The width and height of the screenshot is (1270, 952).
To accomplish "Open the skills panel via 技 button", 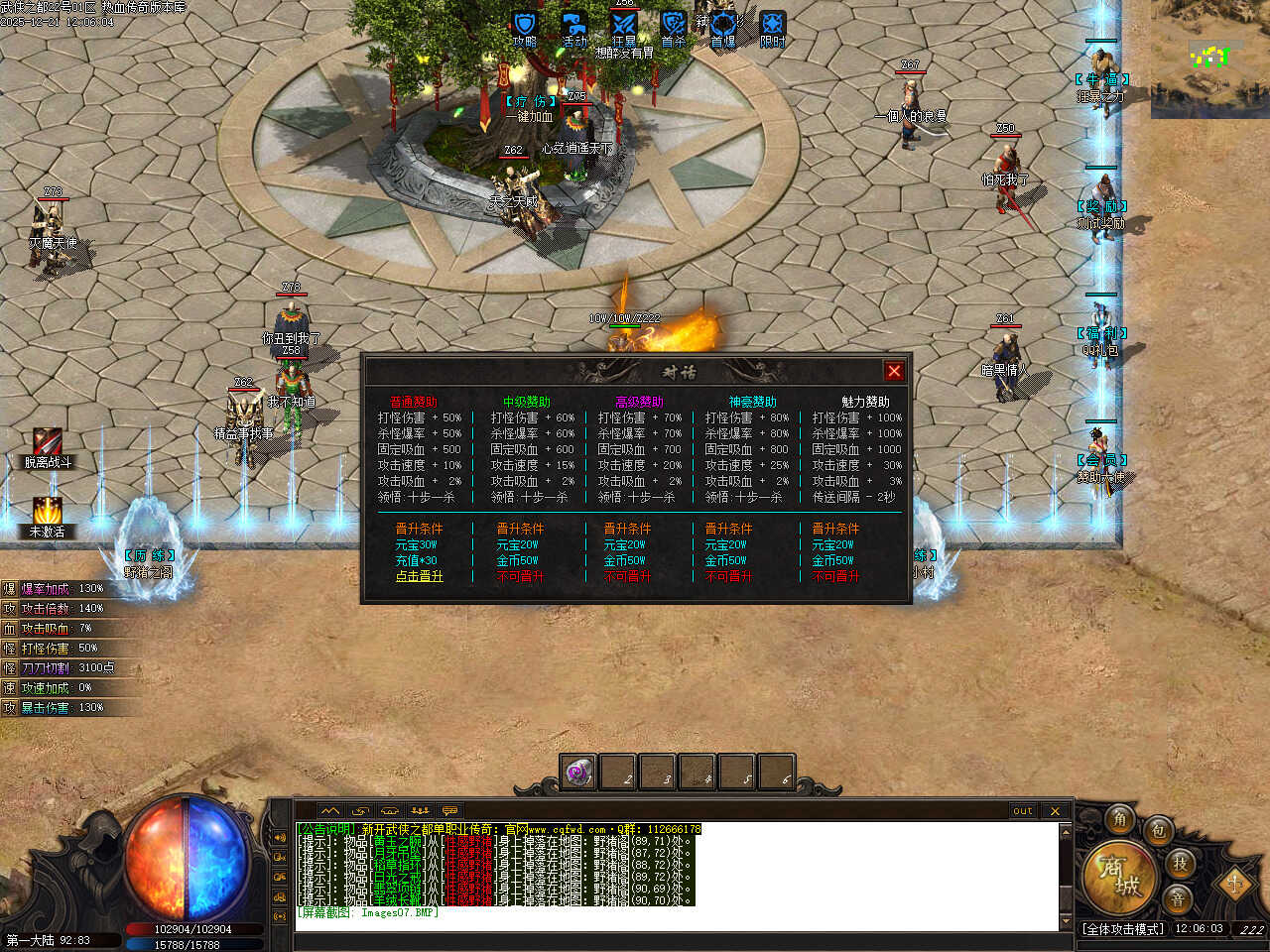I will (1180, 863).
